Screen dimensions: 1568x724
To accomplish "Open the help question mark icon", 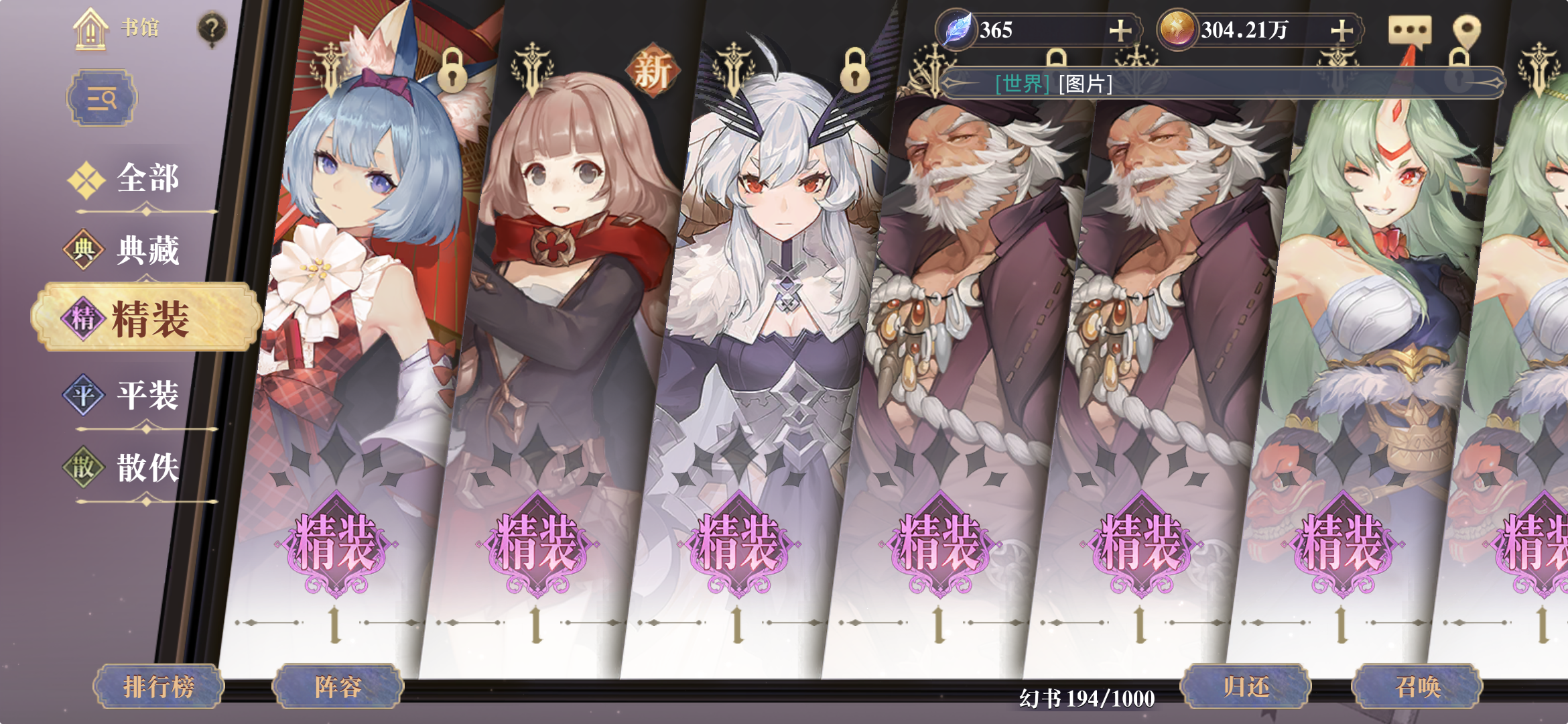I will point(212,28).
